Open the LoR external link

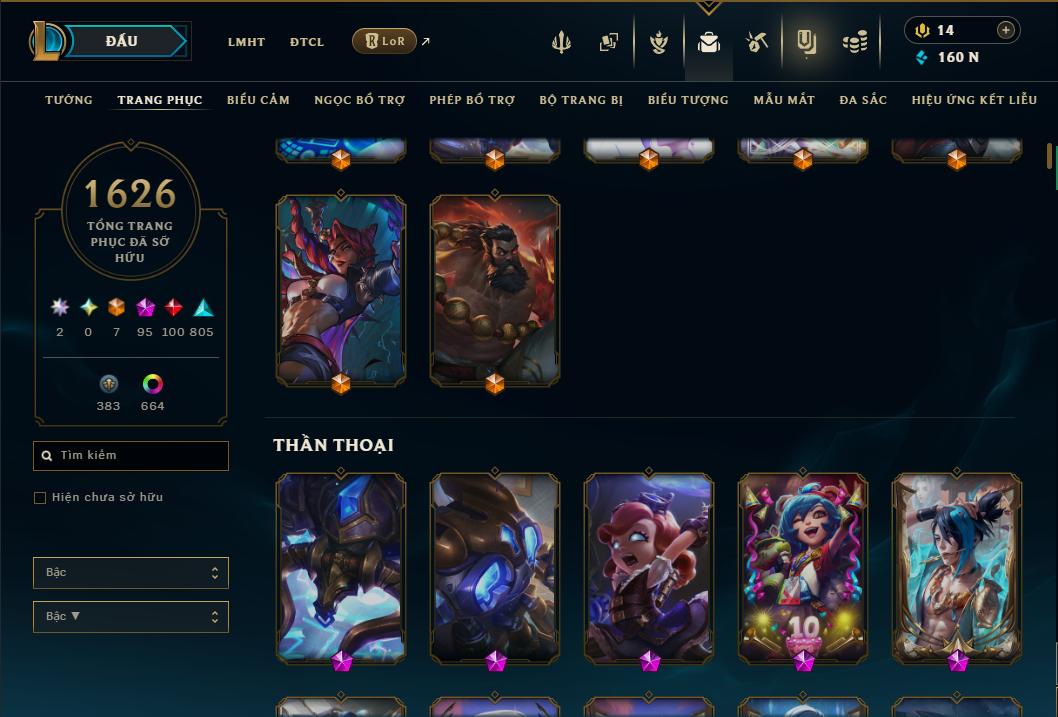coord(385,41)
